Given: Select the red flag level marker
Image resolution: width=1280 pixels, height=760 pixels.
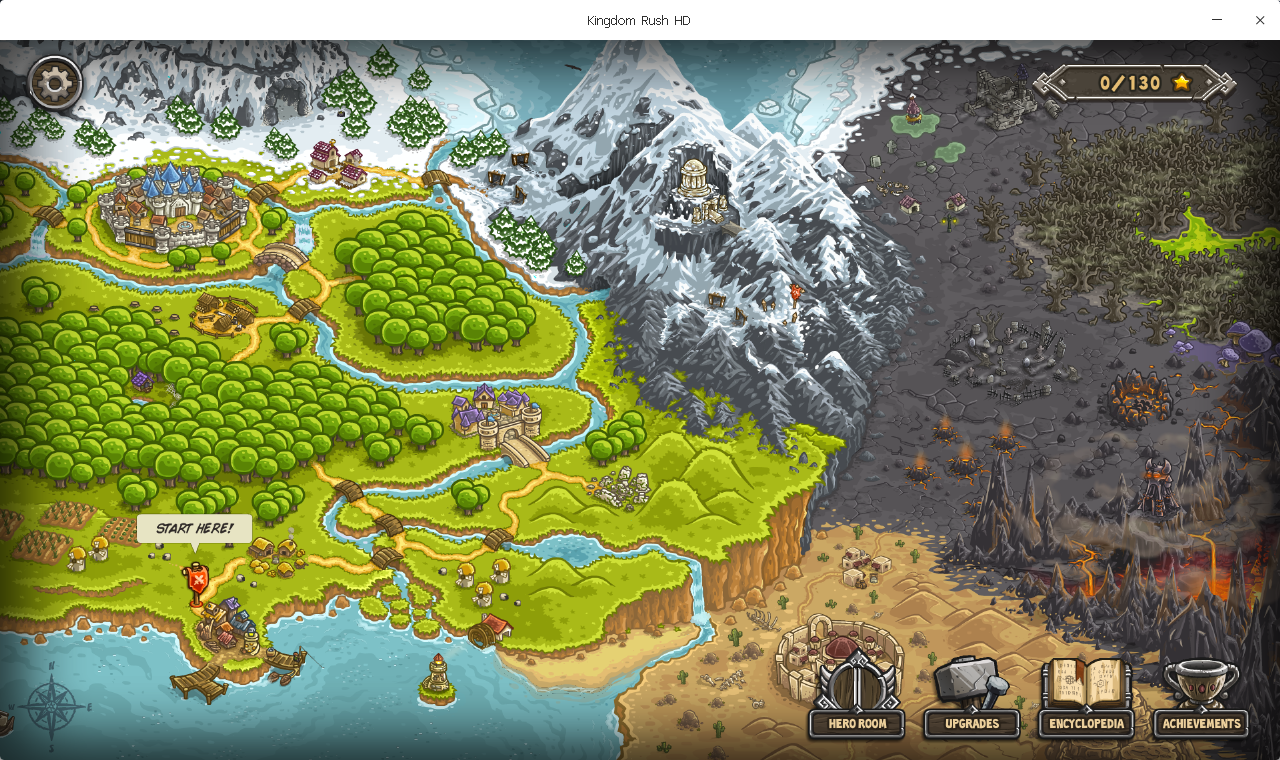Looking at the screenshot, I should coord(197,580).
